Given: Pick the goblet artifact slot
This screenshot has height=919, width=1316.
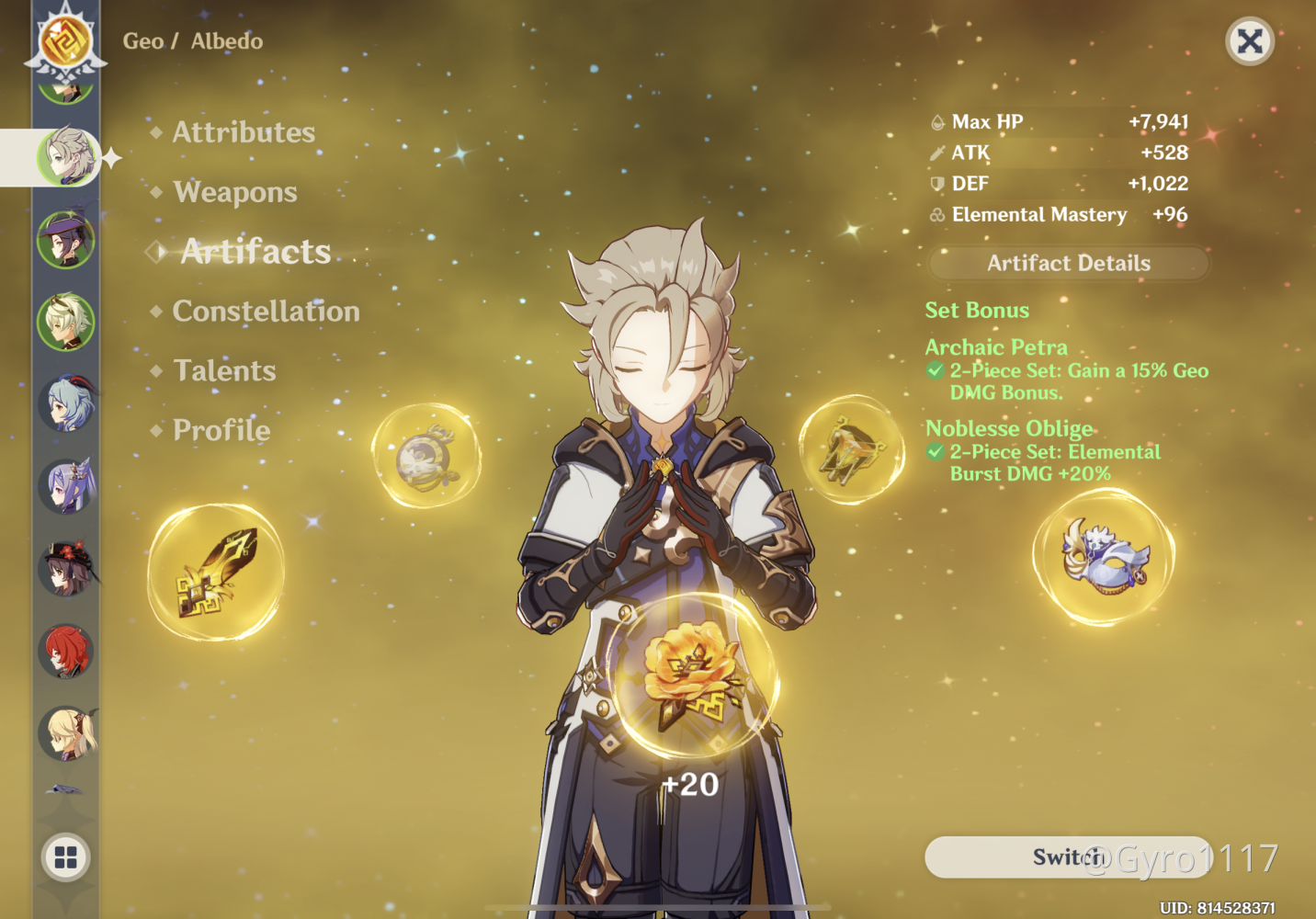Looking at the screenshot, I should tap(852, 449).
